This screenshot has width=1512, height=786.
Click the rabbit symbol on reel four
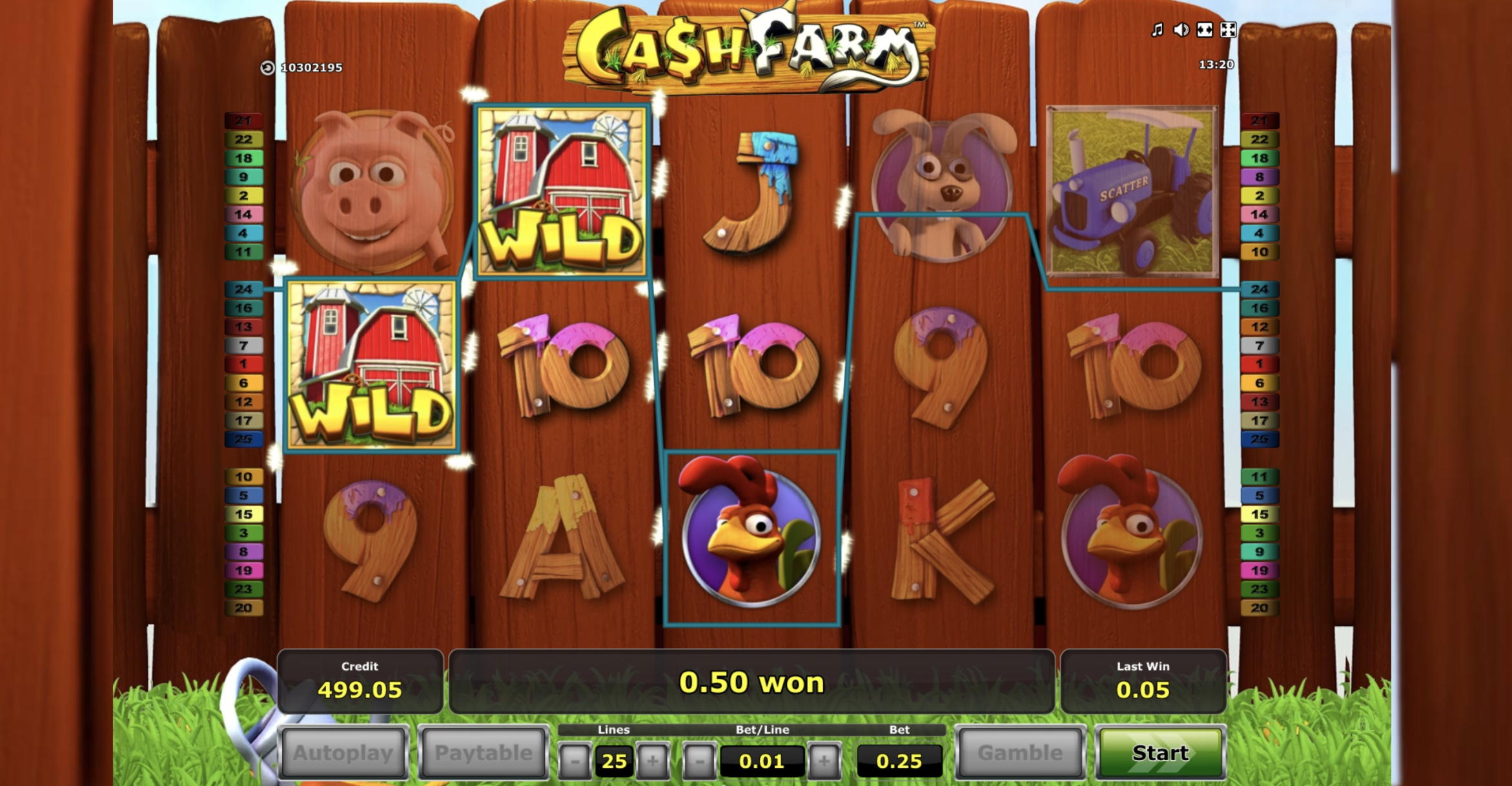[943, 184]
